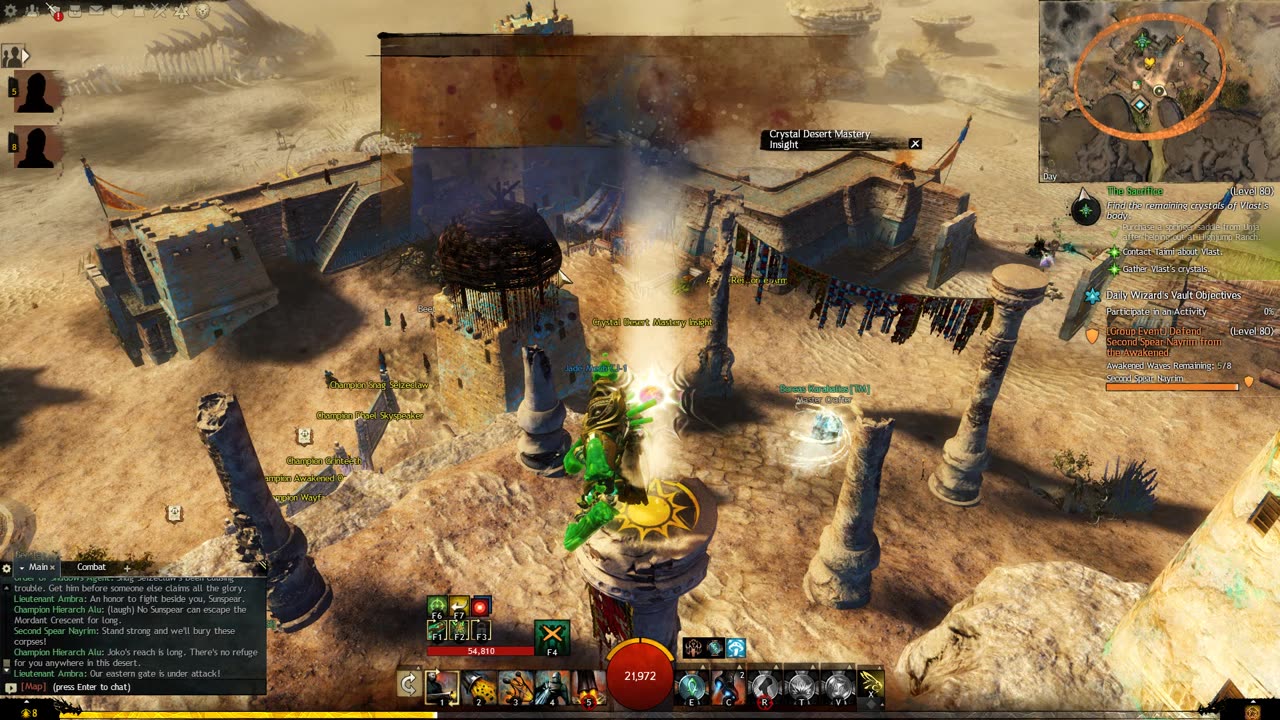This screenshot has height=720, width=1280.
Task: Select the Main chat tab
Action: pyautogui.click(x=38, y=567)
